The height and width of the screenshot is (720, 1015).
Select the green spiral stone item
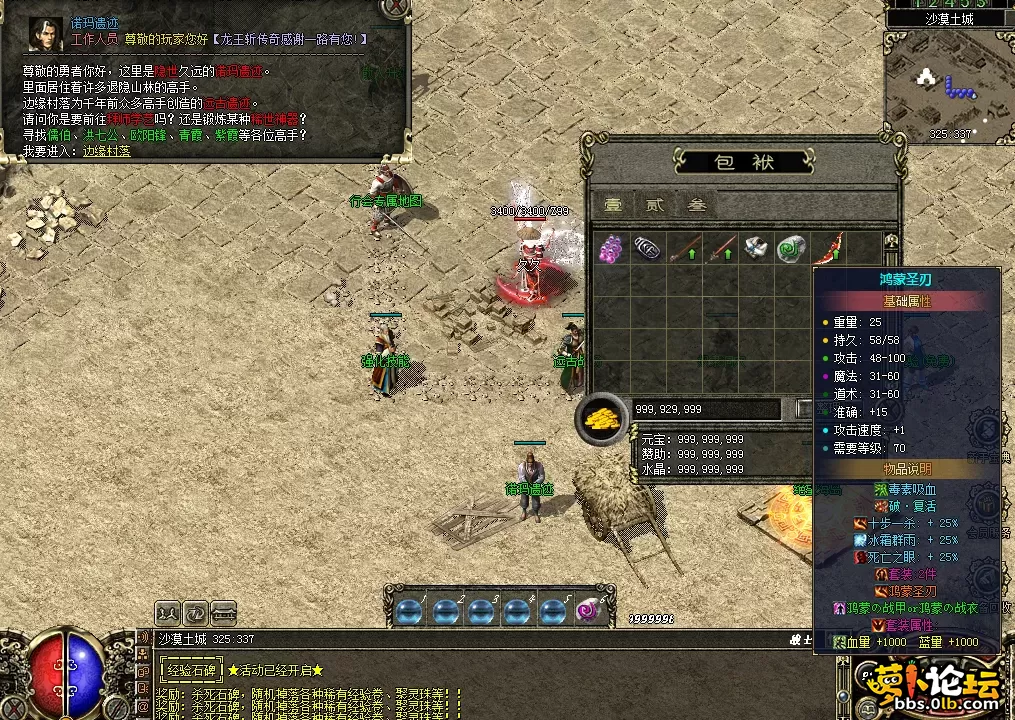pyautogui.click(x=791, y=249)
